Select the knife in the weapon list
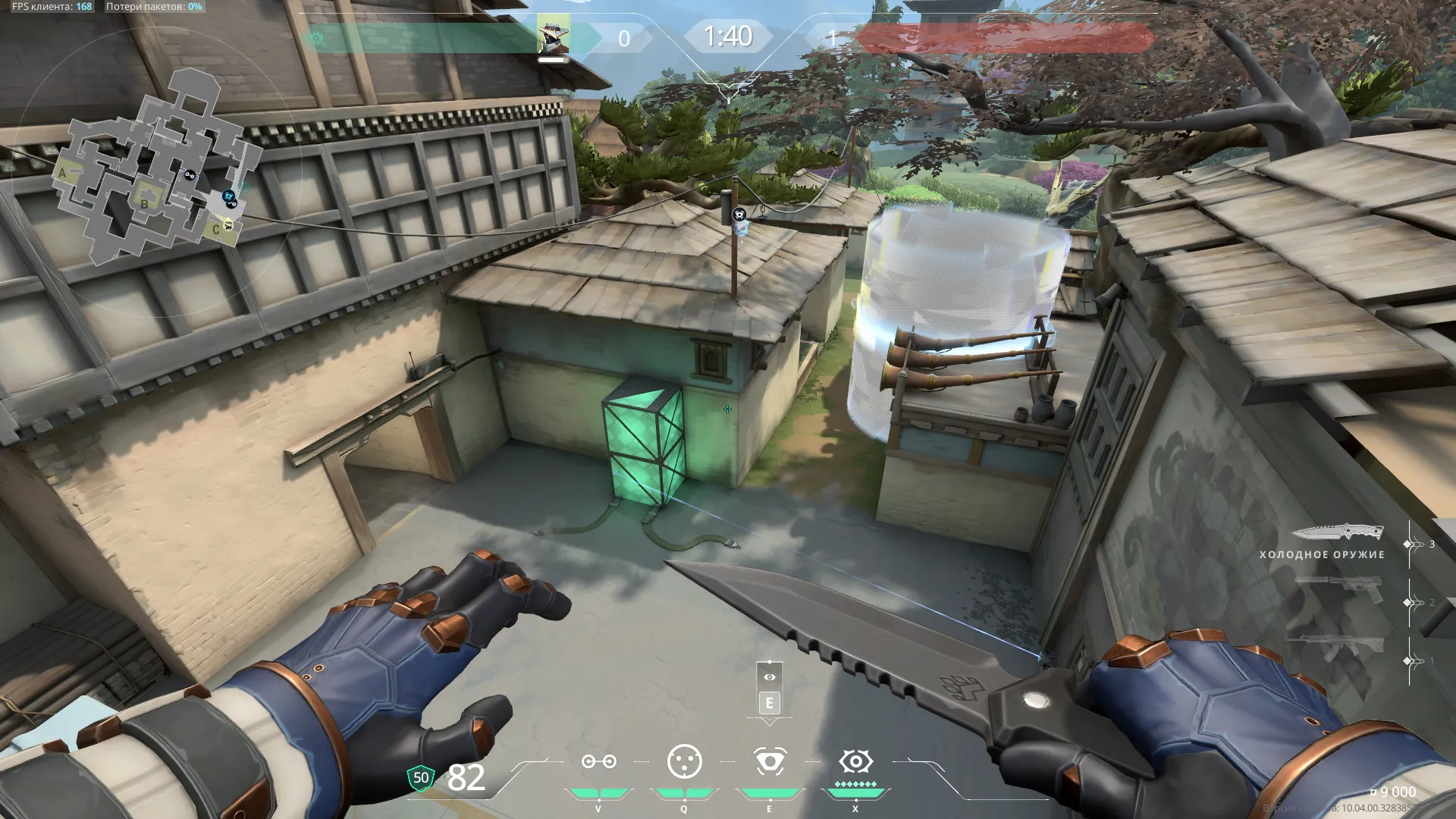Screen dimensions: 1456x819 point(1337,532)
